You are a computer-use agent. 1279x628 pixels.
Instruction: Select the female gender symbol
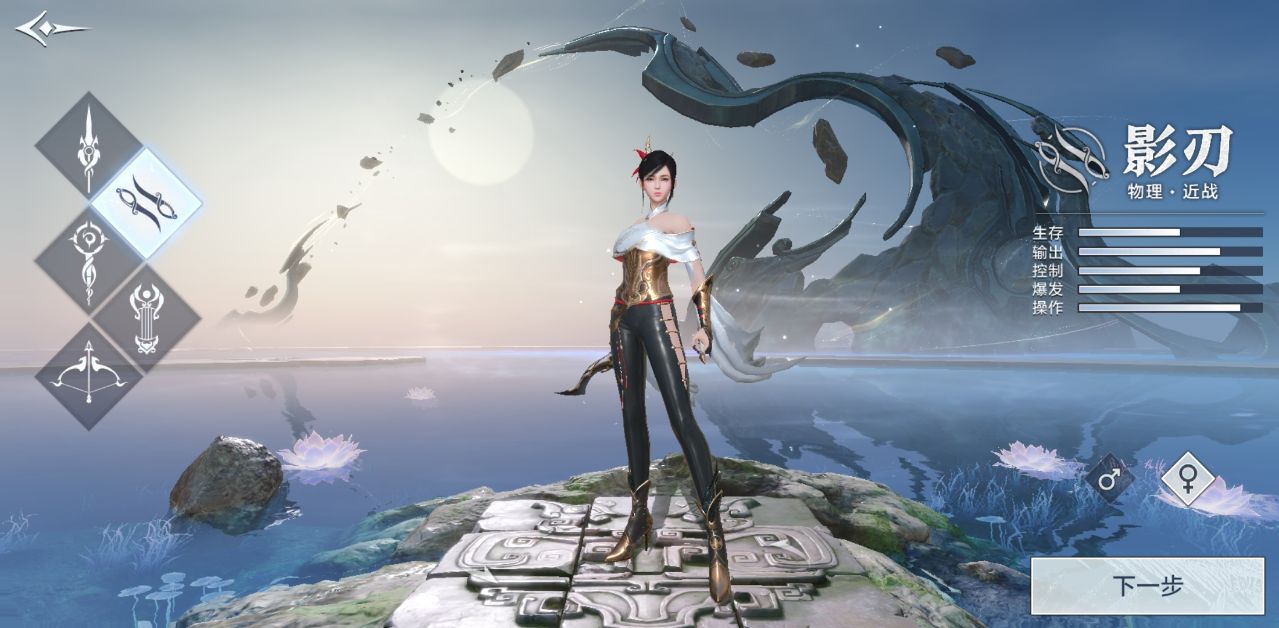click(x=1187, y=479)
